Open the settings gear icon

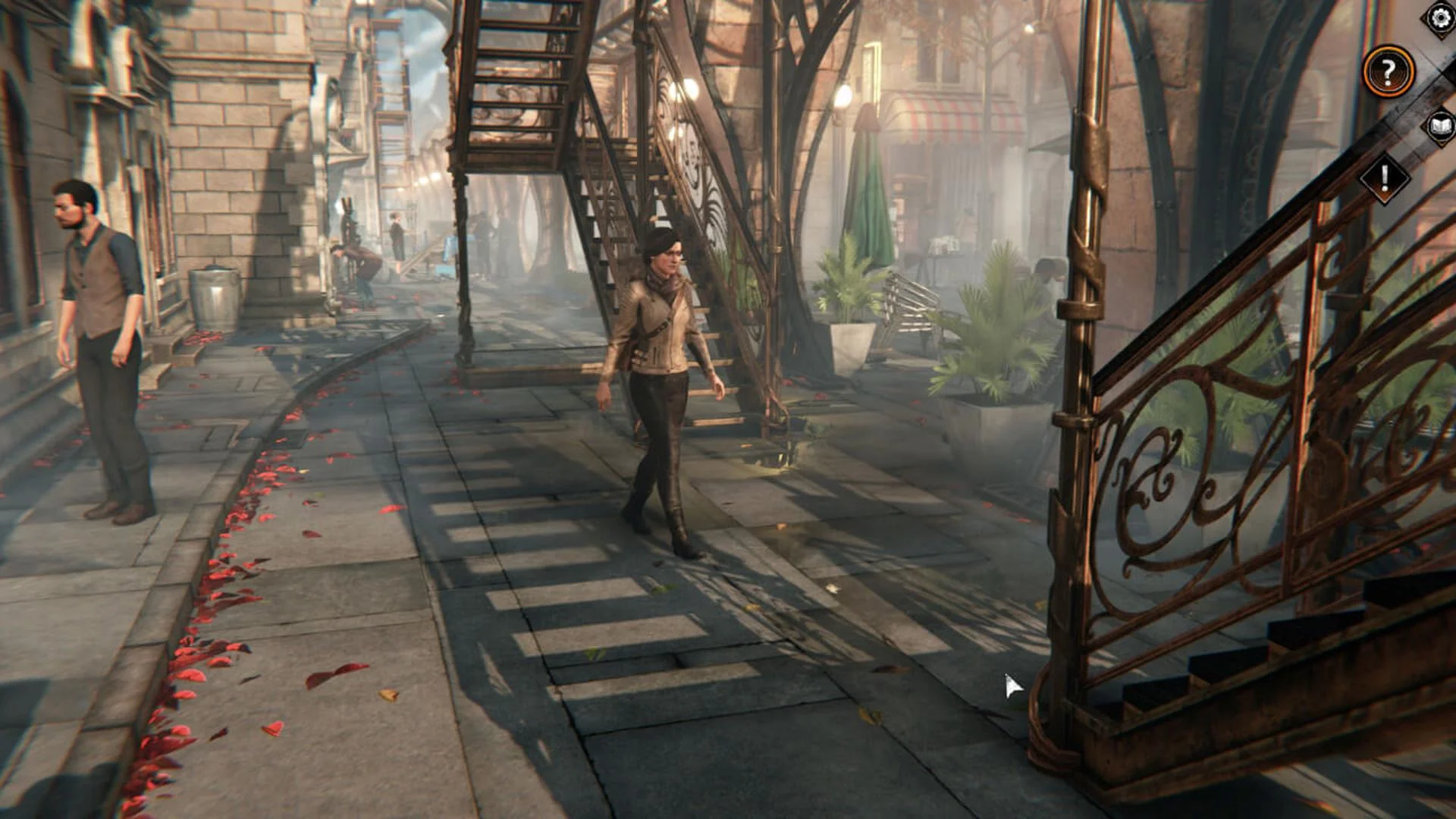pos(1440,17)
